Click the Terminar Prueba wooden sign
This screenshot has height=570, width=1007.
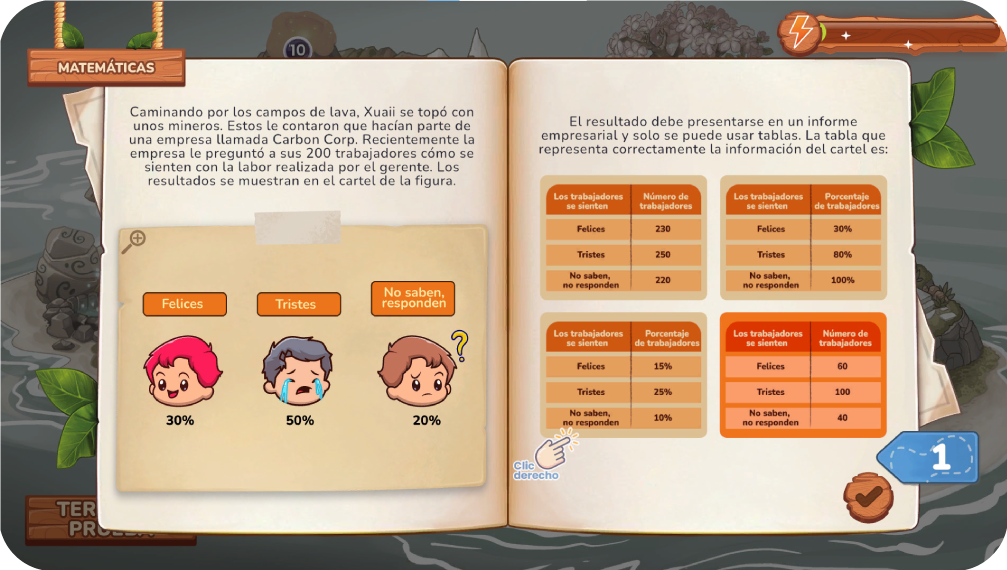point(110,518)
